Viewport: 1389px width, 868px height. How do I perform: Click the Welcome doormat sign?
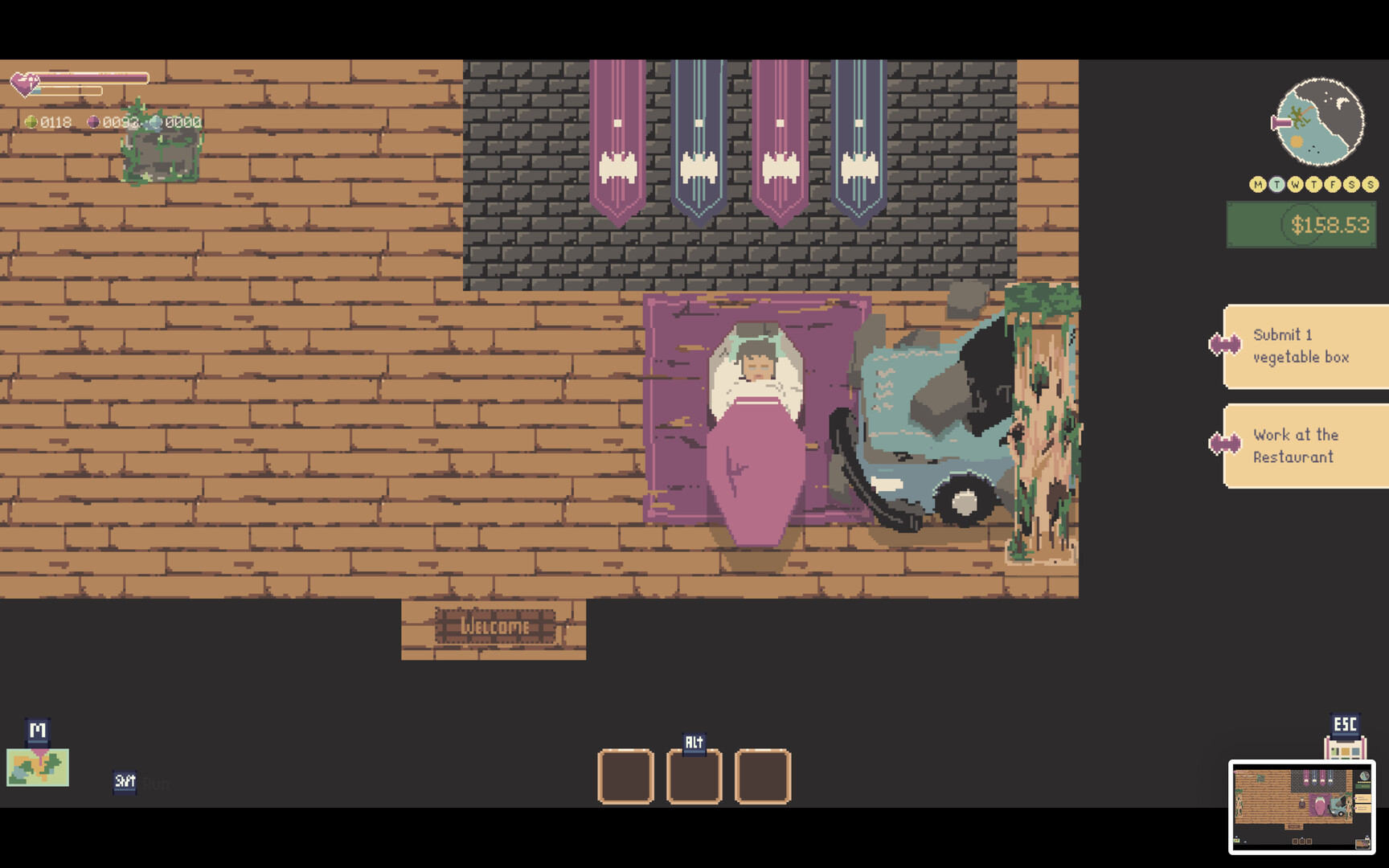tap(494, 628)
